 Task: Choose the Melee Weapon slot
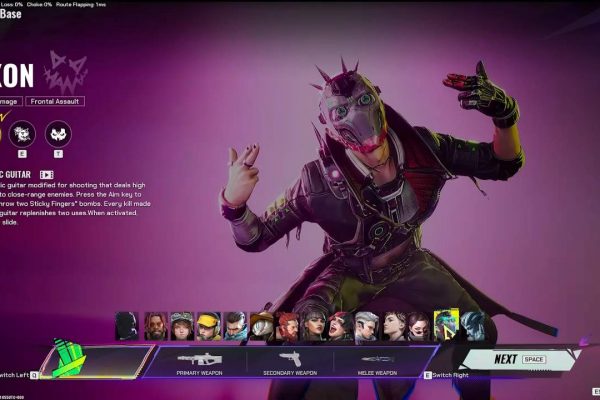point(377,361)
